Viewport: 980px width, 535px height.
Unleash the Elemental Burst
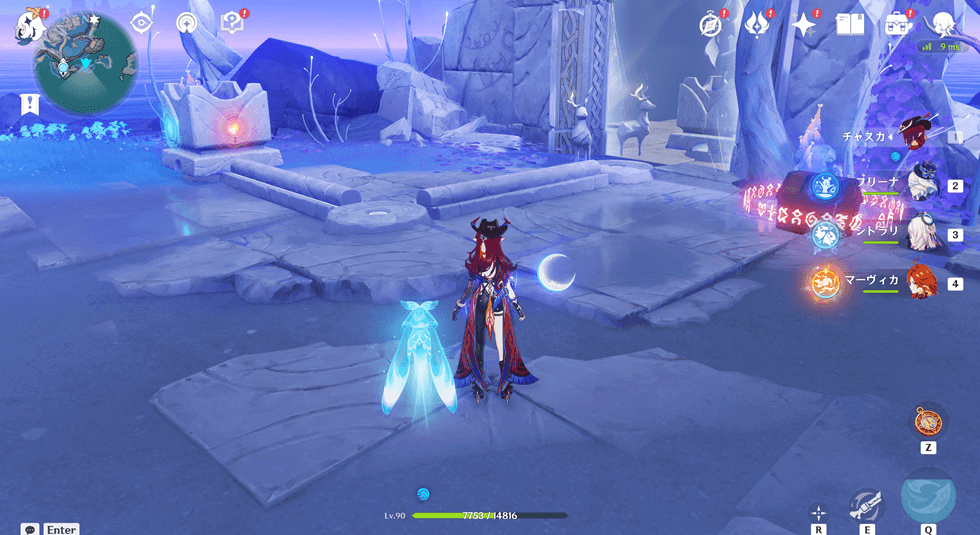click(x=928, y=494)
